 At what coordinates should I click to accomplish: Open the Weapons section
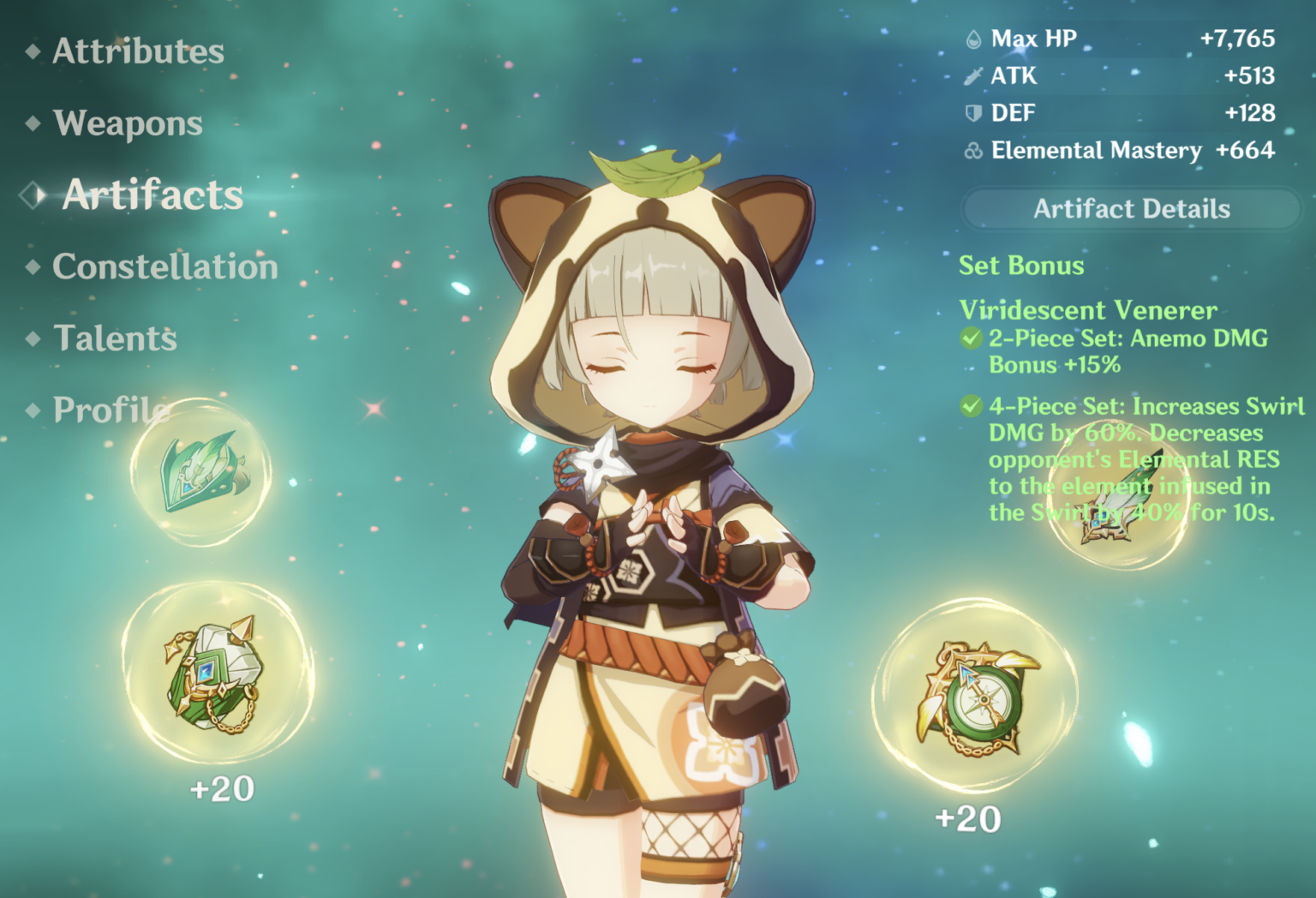[x=129, y=123]
